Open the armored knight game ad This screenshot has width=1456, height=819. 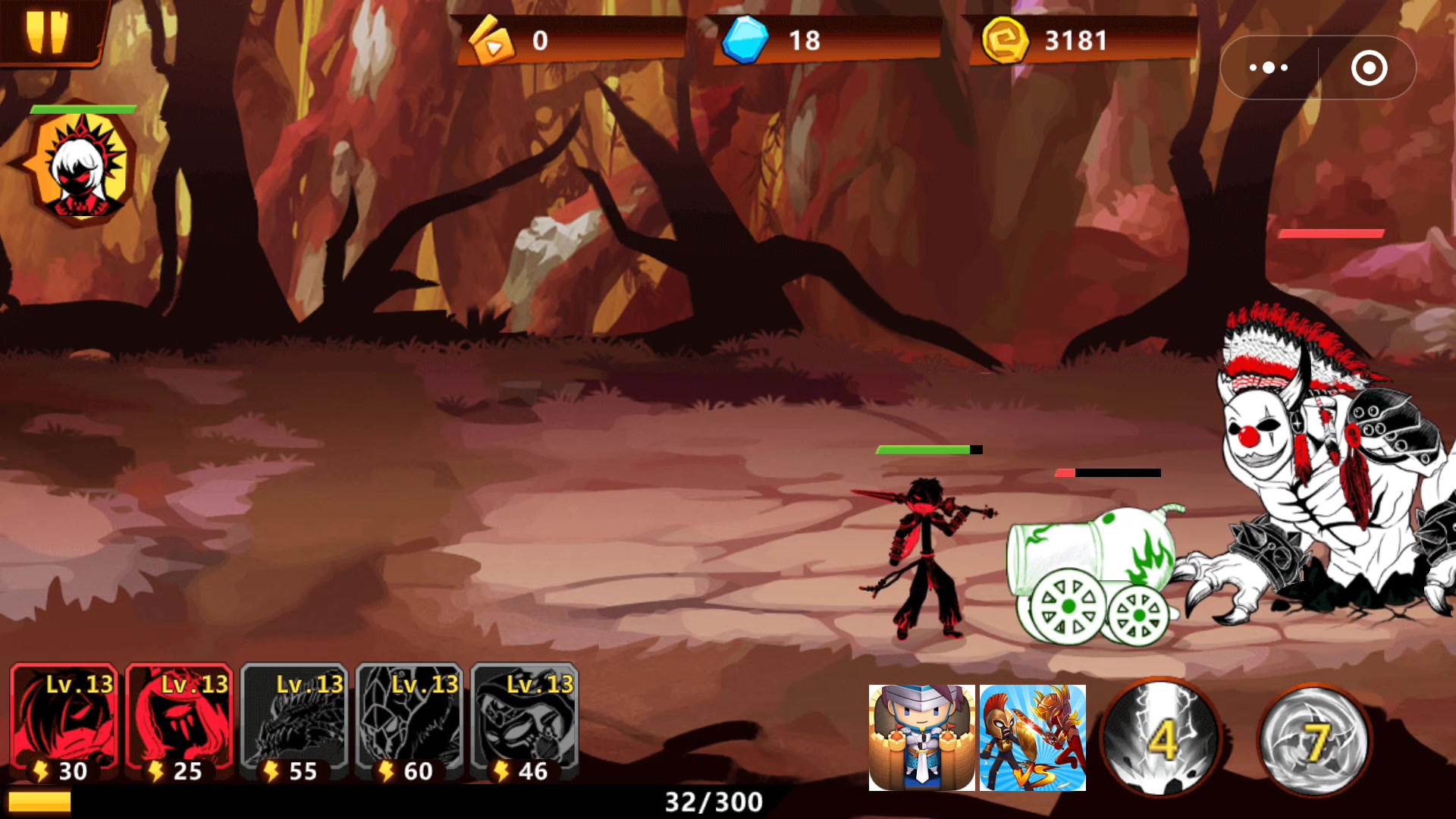tap(921, 738)
